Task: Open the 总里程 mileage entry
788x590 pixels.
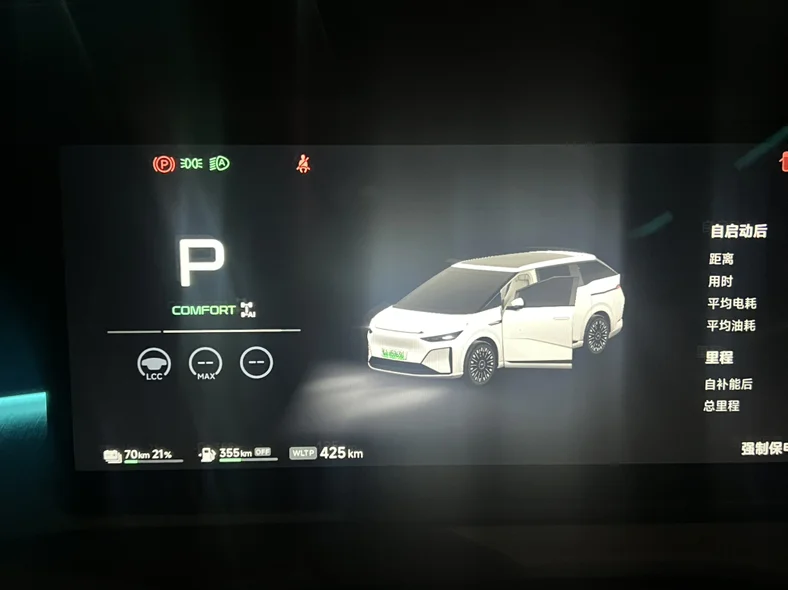Action: 723,406
